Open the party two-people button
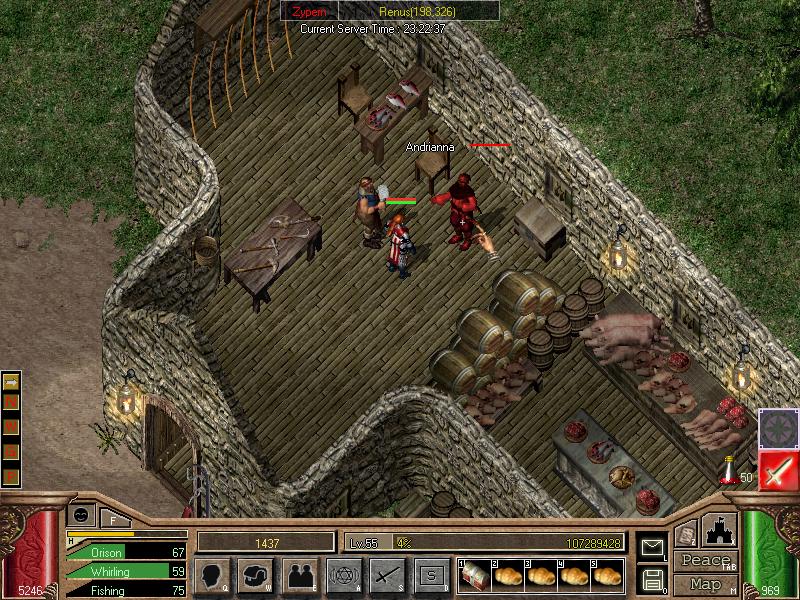The image size is (800, 600). point(300,575)
